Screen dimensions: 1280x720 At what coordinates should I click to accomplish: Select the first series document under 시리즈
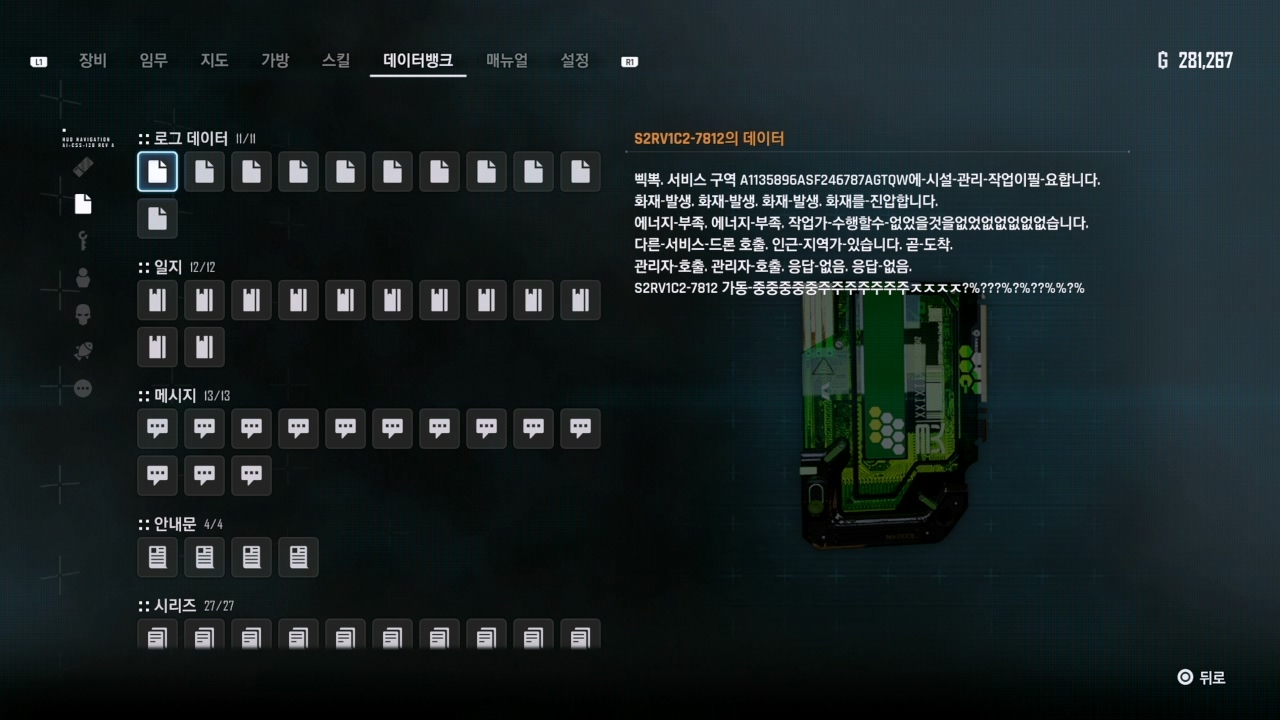pyautogui.click(x=157, y=635)
